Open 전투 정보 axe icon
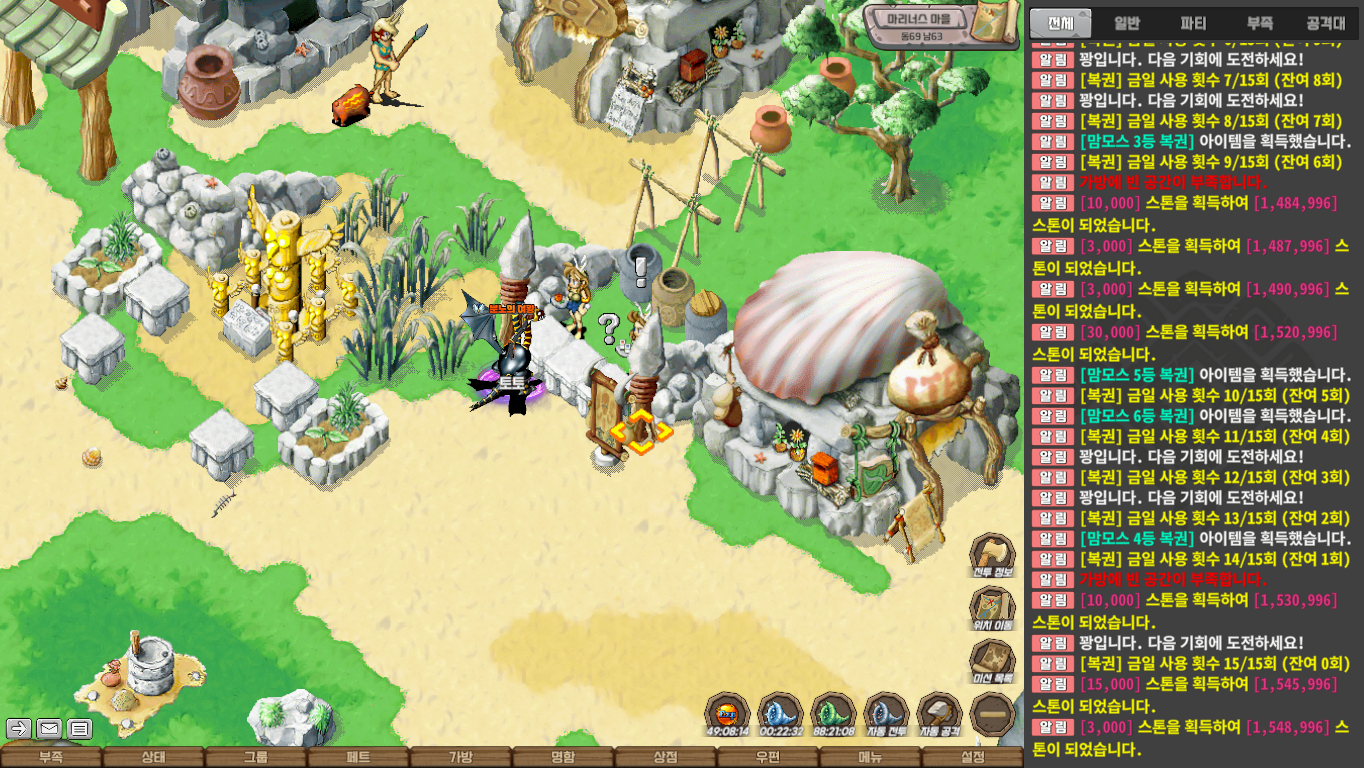This screenshot has width=1364, height=768. (x=992, y=556)
